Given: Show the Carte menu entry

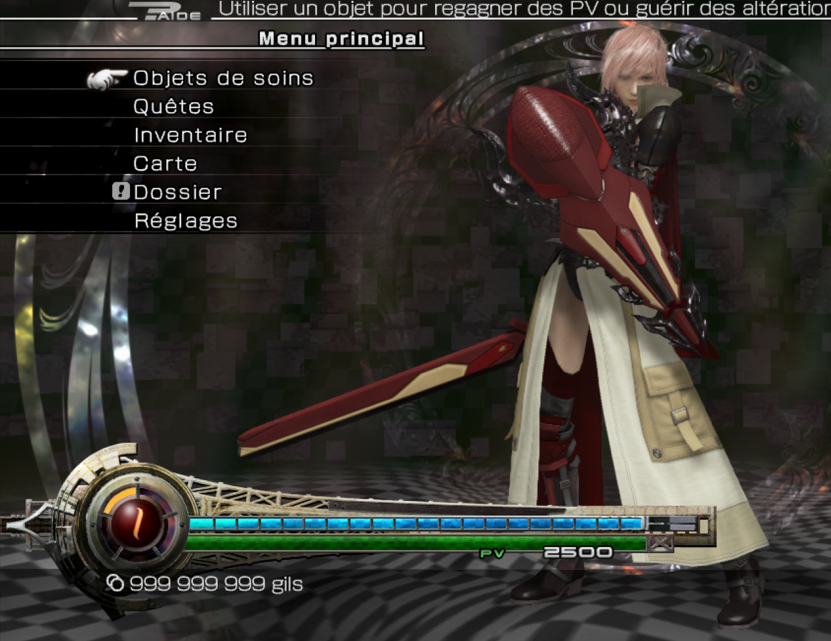Looking at the screenshot, I should pyautogui.click(x=165, y=163).
